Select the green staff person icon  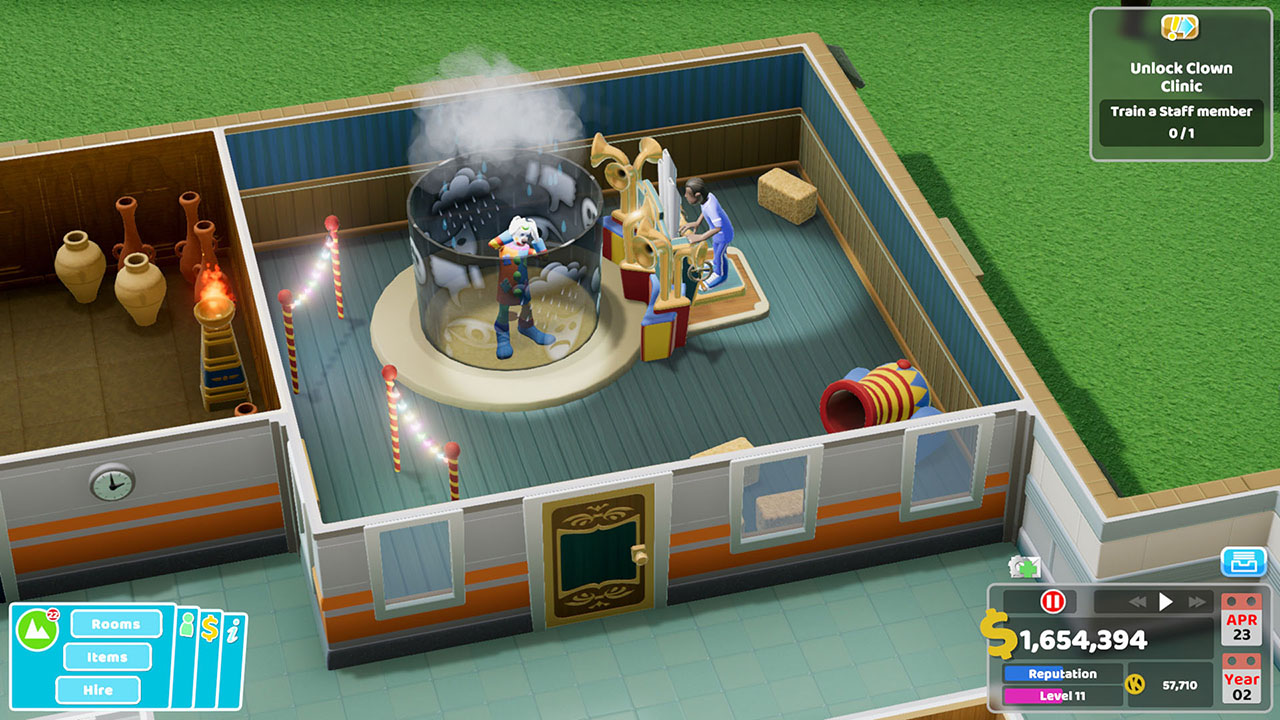click(185, 625)
